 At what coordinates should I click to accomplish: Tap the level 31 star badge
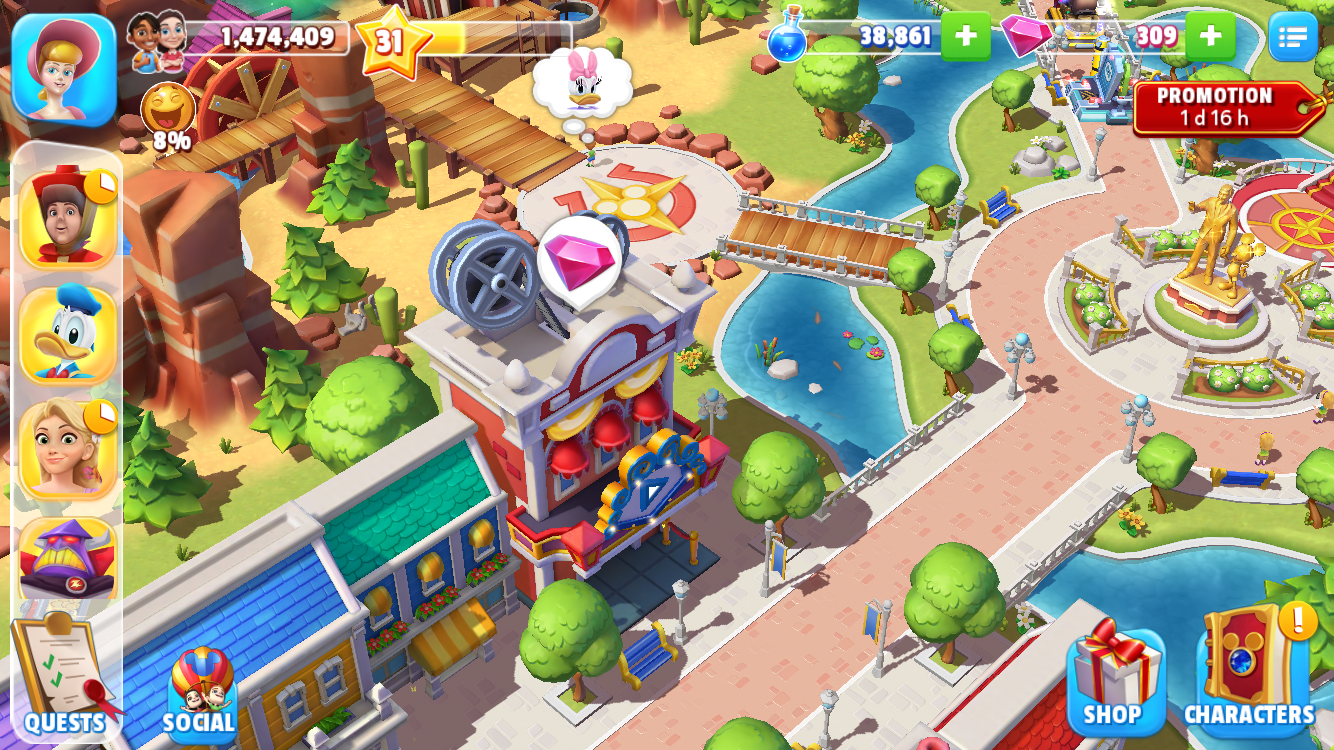pyautogui.click(x=389, y=40)
